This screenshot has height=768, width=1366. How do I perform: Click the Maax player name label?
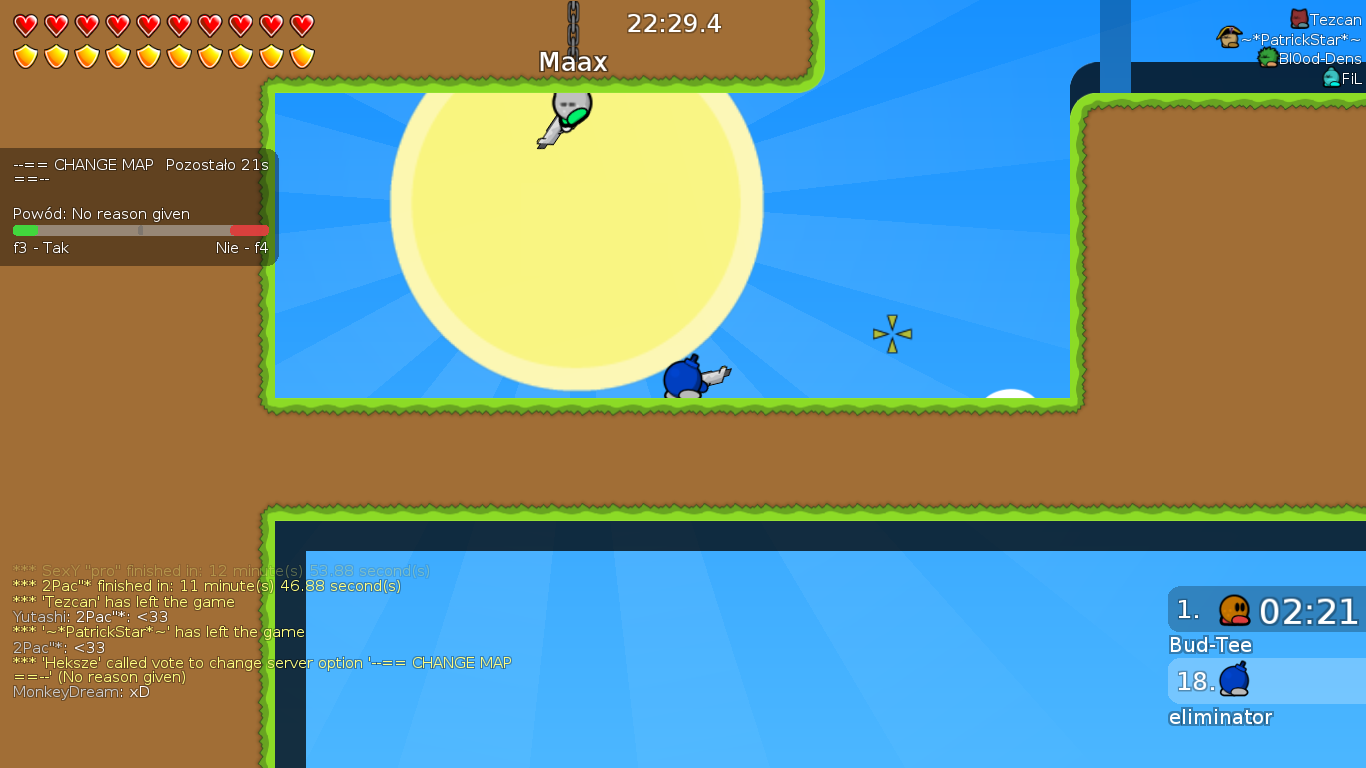[x=571, y=61]
